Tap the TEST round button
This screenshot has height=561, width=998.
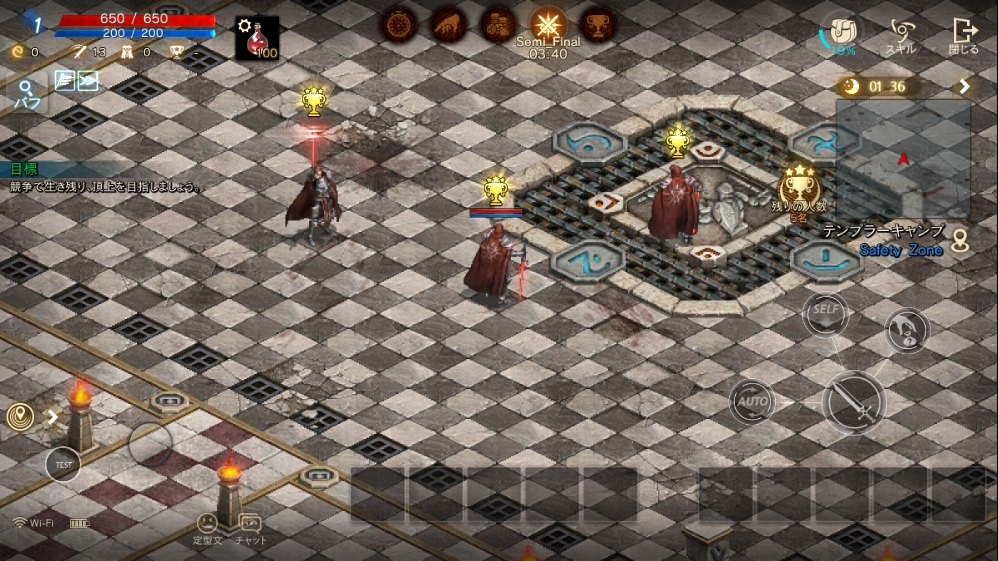coord(63,464)
